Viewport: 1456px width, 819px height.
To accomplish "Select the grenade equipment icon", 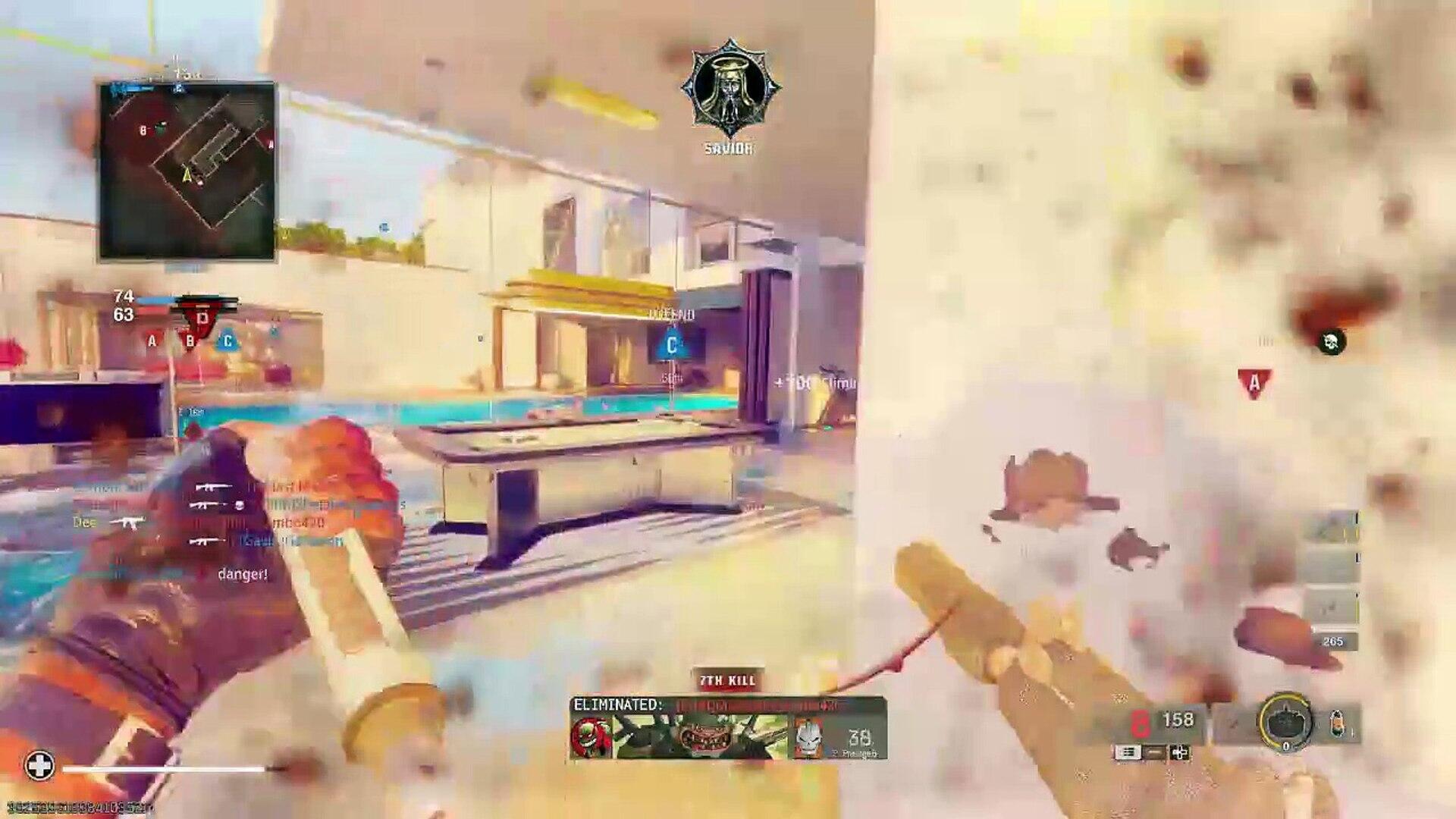I will (1338, 724).
